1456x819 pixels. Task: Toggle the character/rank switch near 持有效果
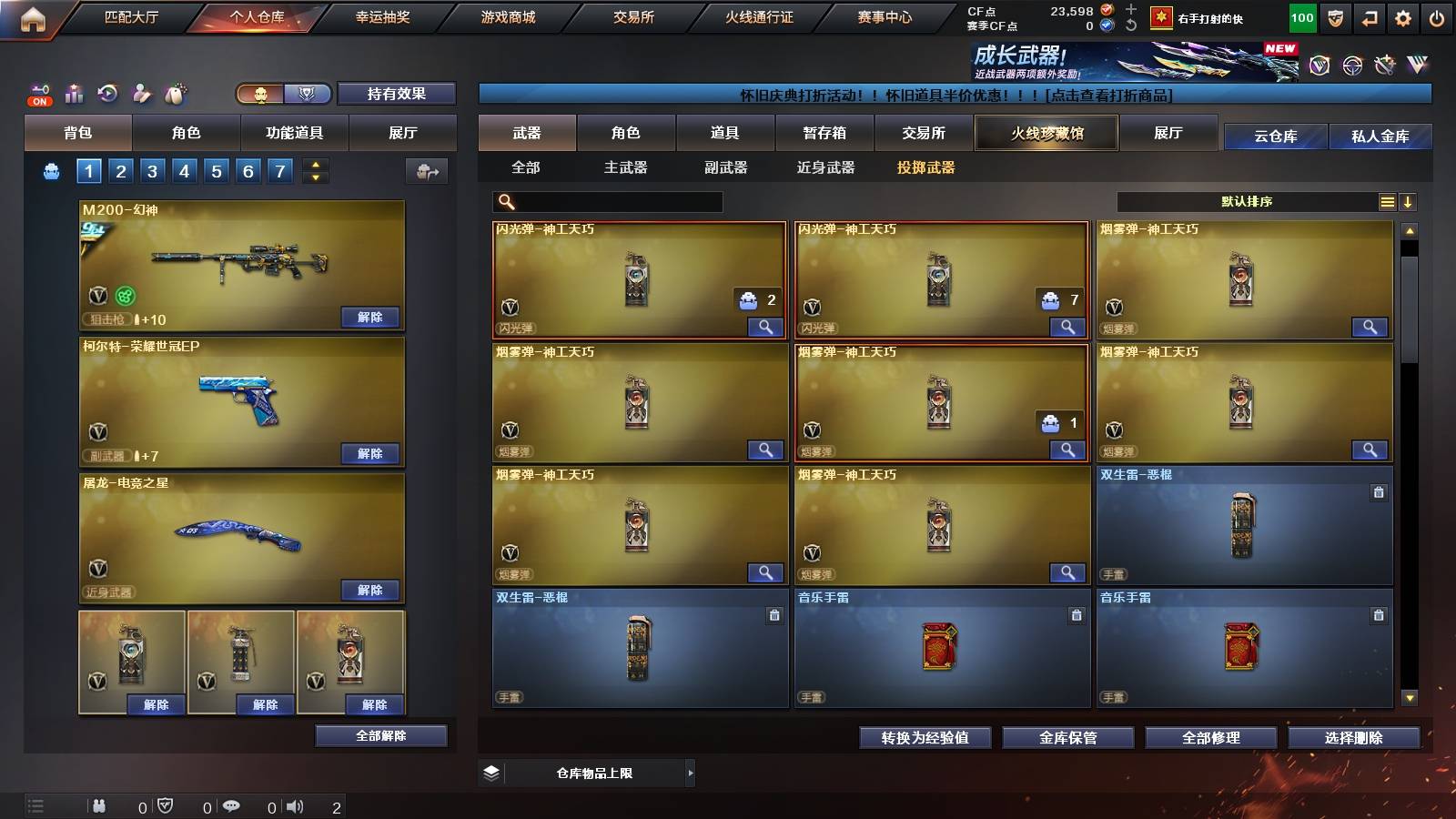pos(282,94)
